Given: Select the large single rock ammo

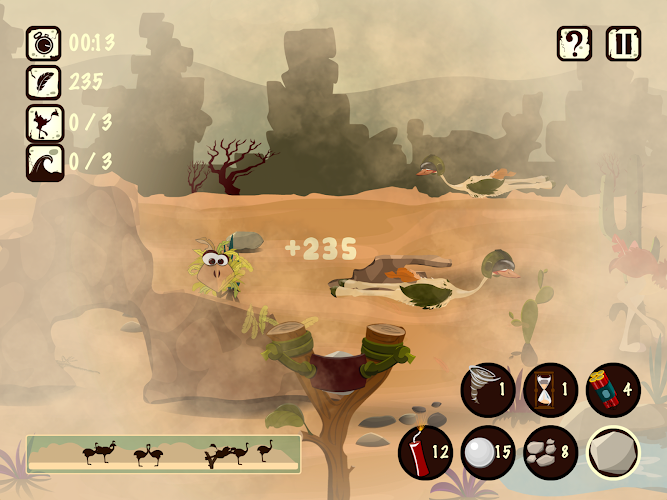Looking at the screenshot, I should [x=612, y=452].
